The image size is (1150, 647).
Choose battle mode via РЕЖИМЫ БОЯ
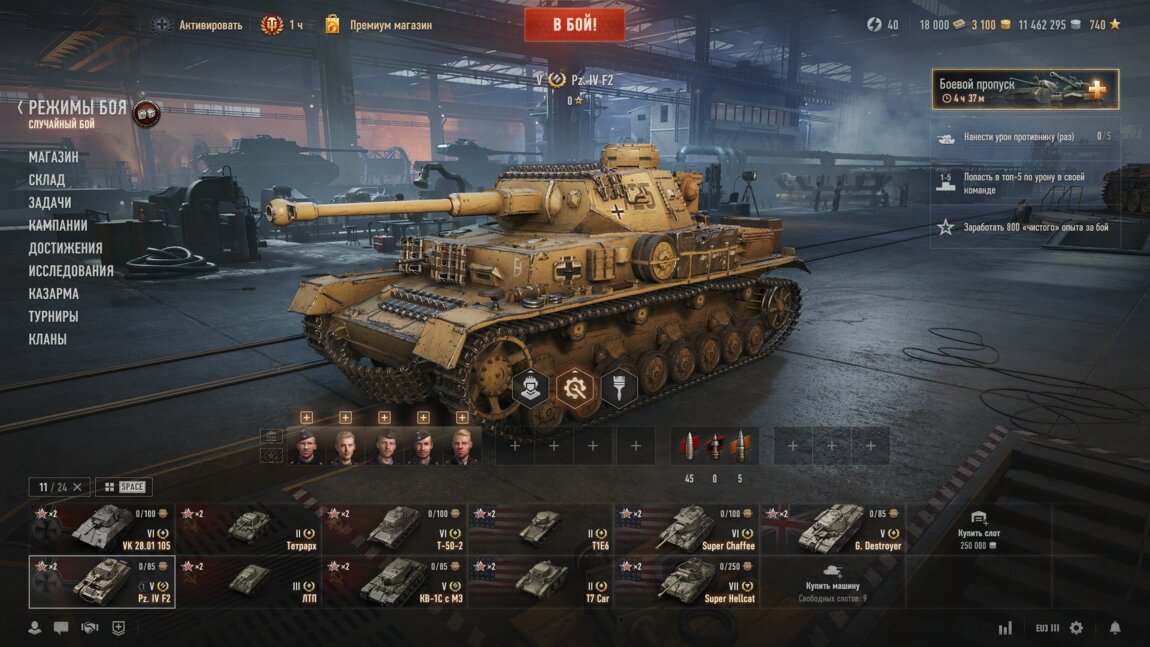77,109
